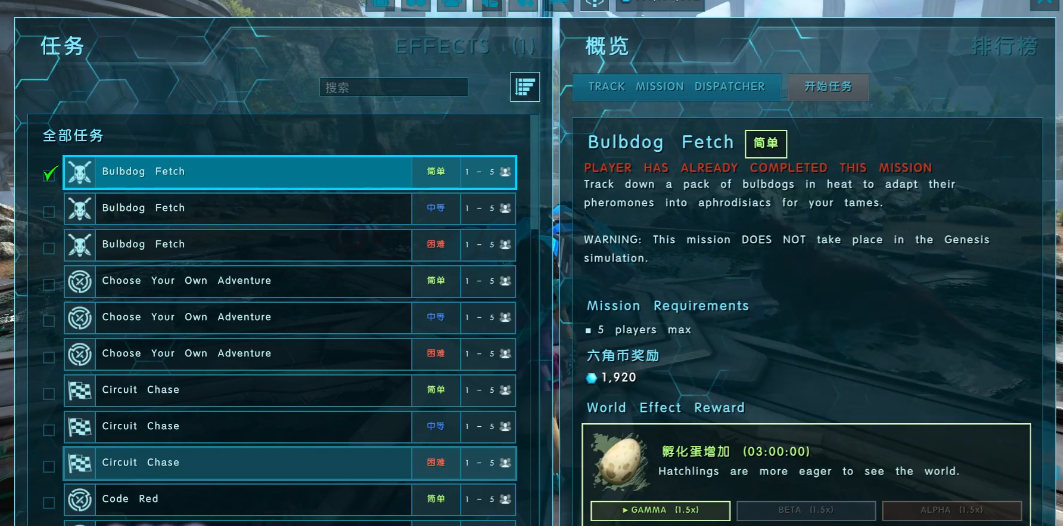Click Track Mission Dispatcher button
The height and width of the screenshot is (526, 1063).
pyautogui.click(x=676, y=87)
